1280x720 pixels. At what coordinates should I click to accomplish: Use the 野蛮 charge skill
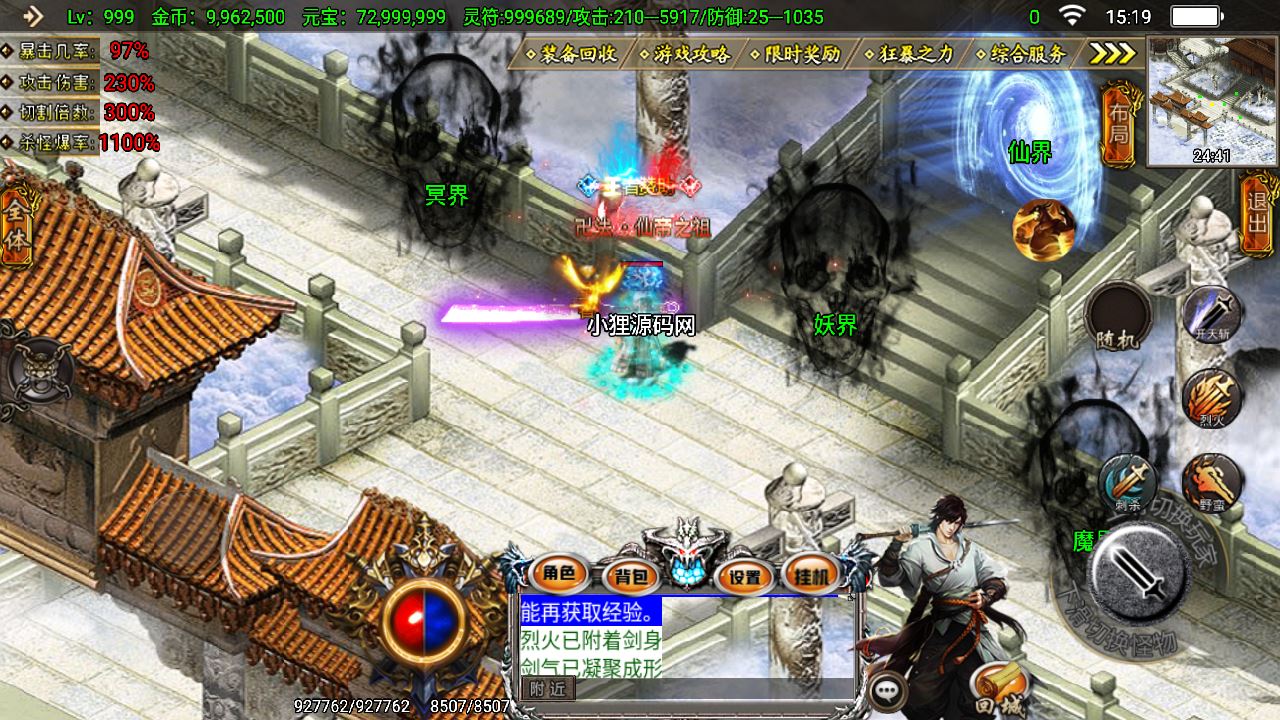click(1212, 483)
